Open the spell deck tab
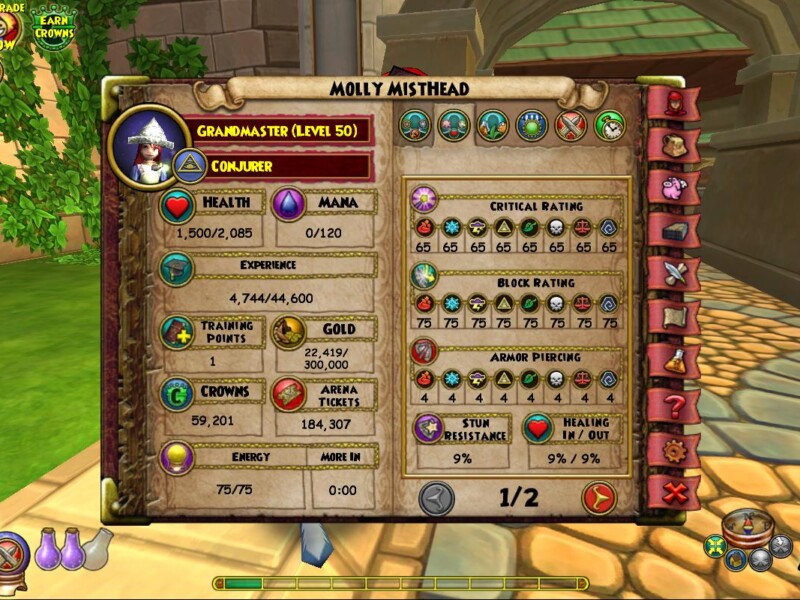 point(672,231)
